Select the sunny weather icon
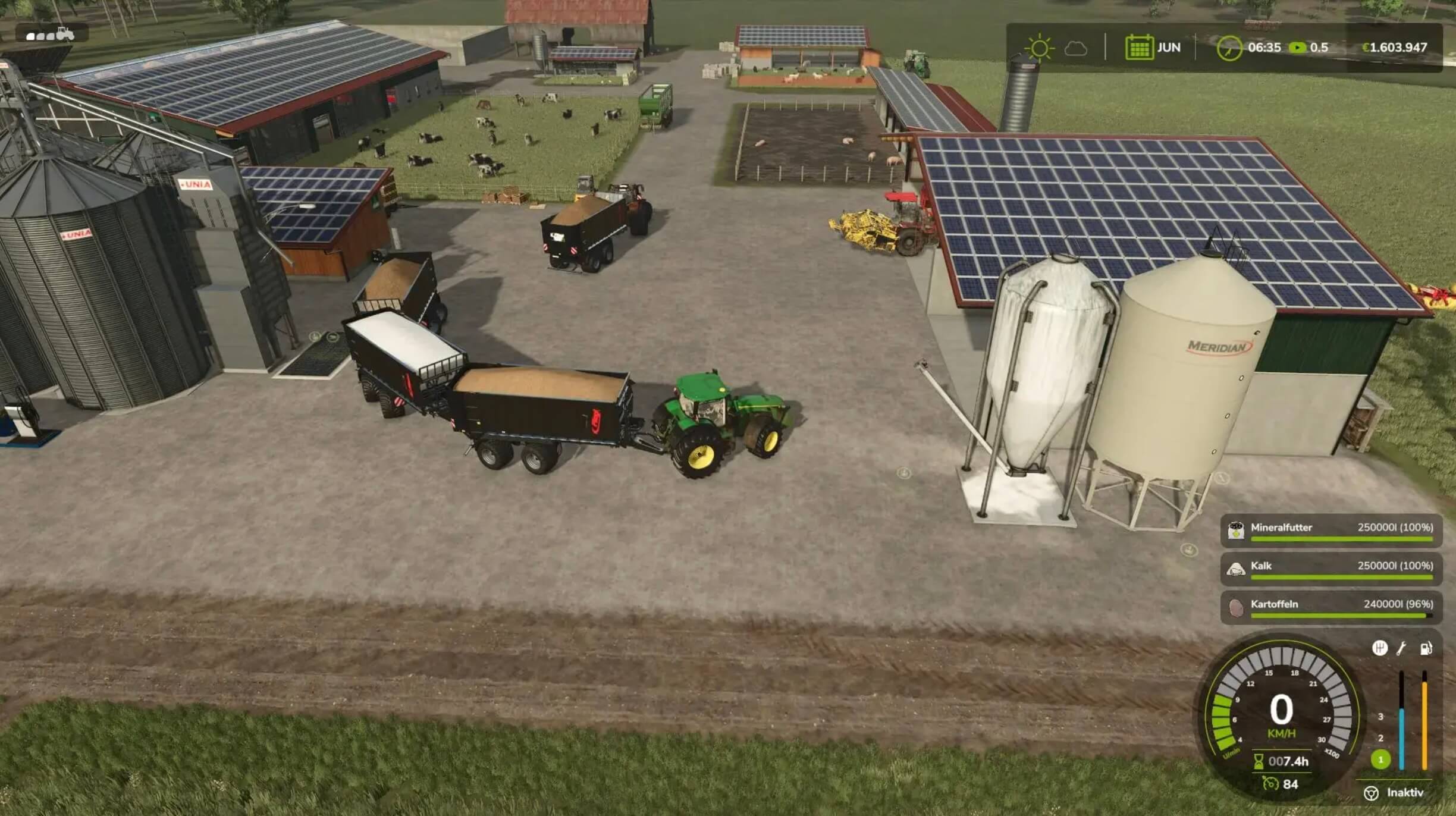This screenshot has height=816, width=1456. pos(1039,48)
